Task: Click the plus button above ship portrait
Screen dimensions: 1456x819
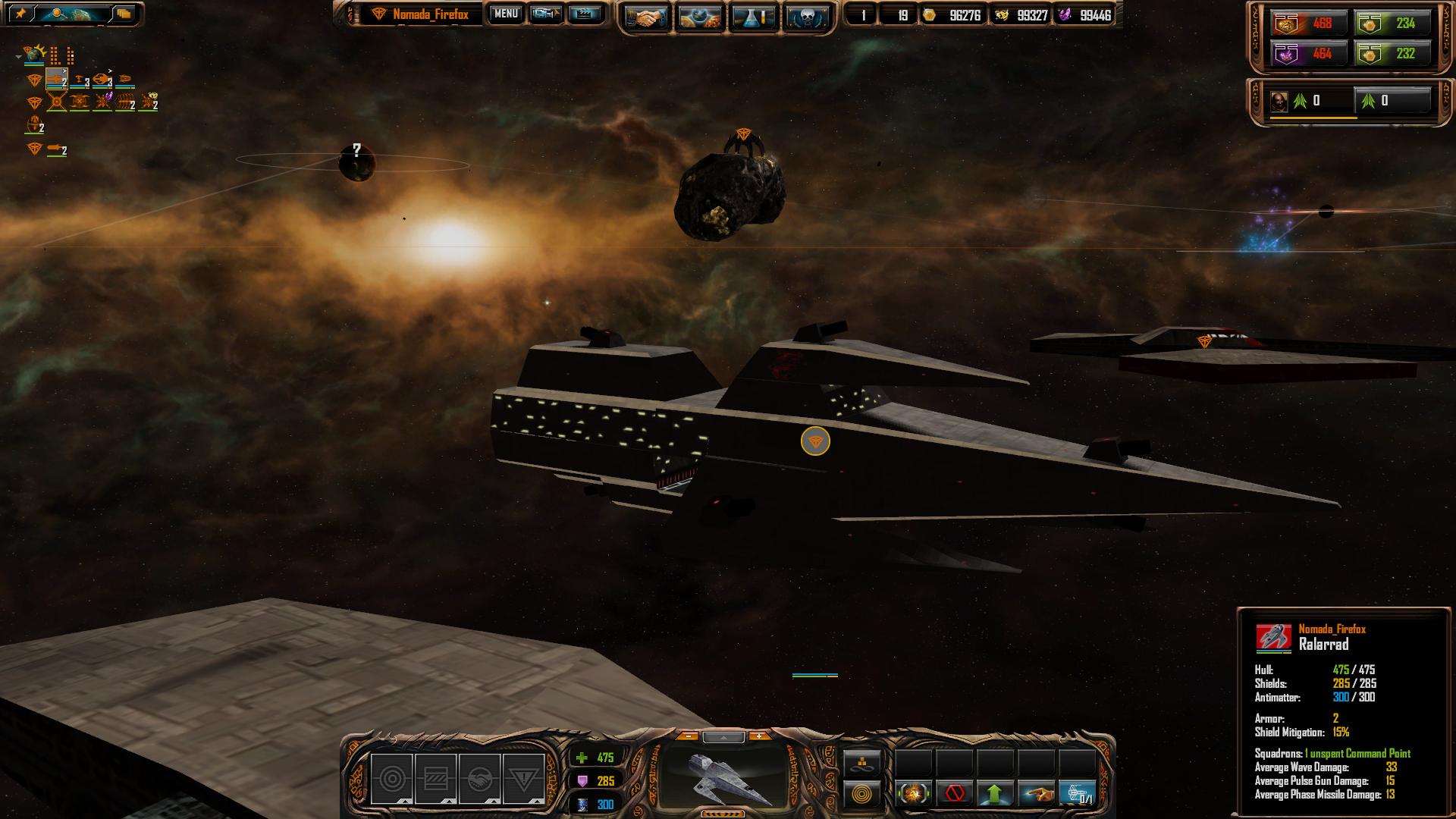Action: (758, 736)
